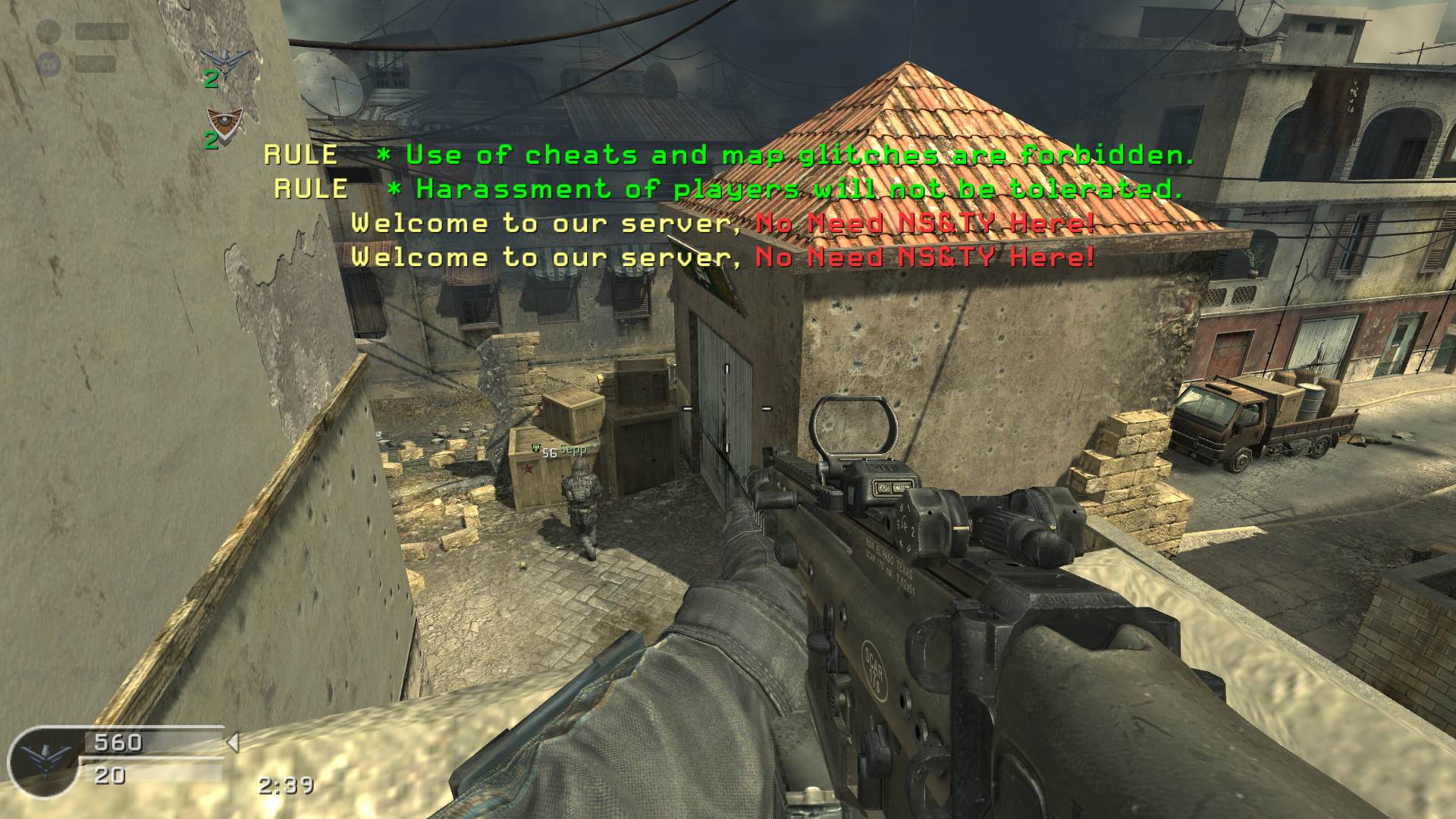Click the circular team emblem beside the score bars
The height and width of the screenshot is (819, 1456).
44,761
